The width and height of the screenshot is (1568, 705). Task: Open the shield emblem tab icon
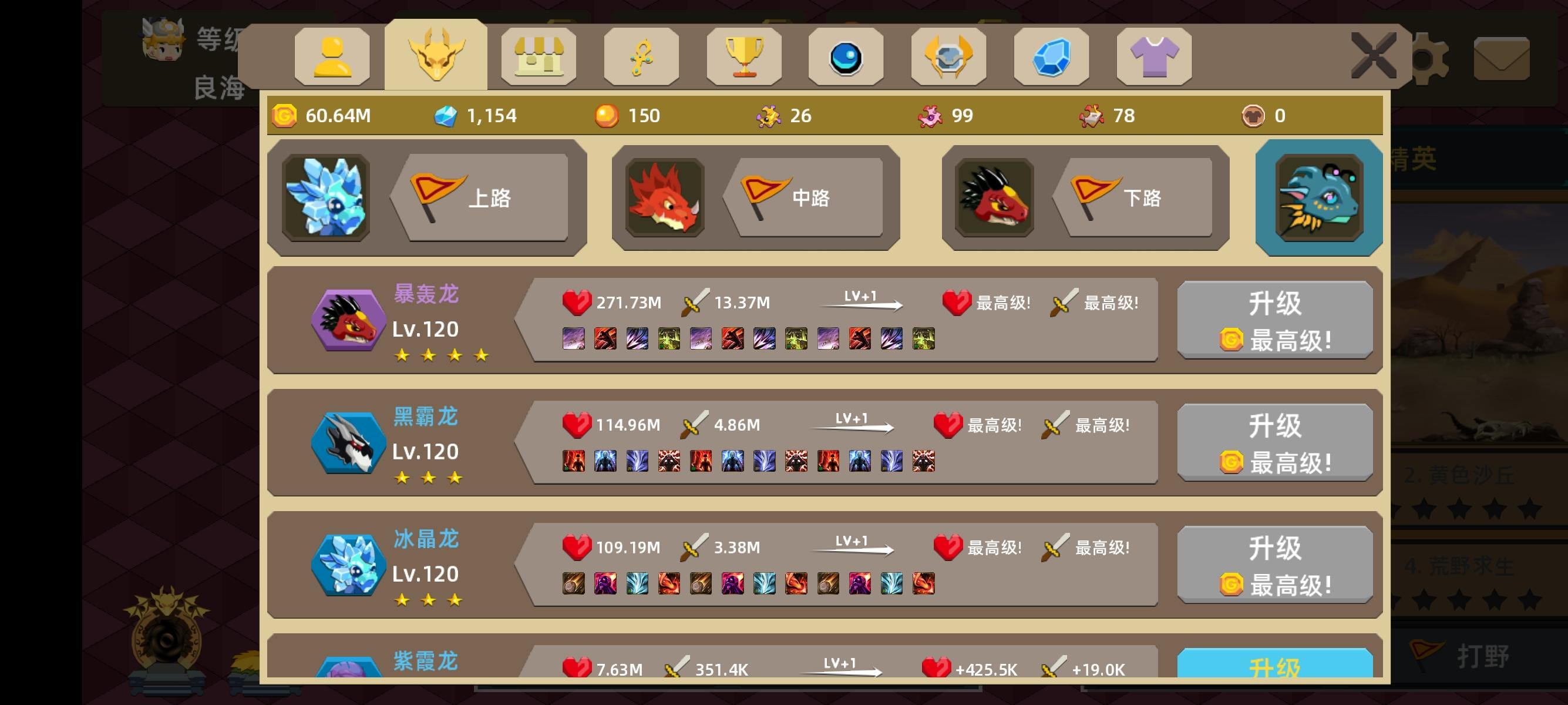949,56
